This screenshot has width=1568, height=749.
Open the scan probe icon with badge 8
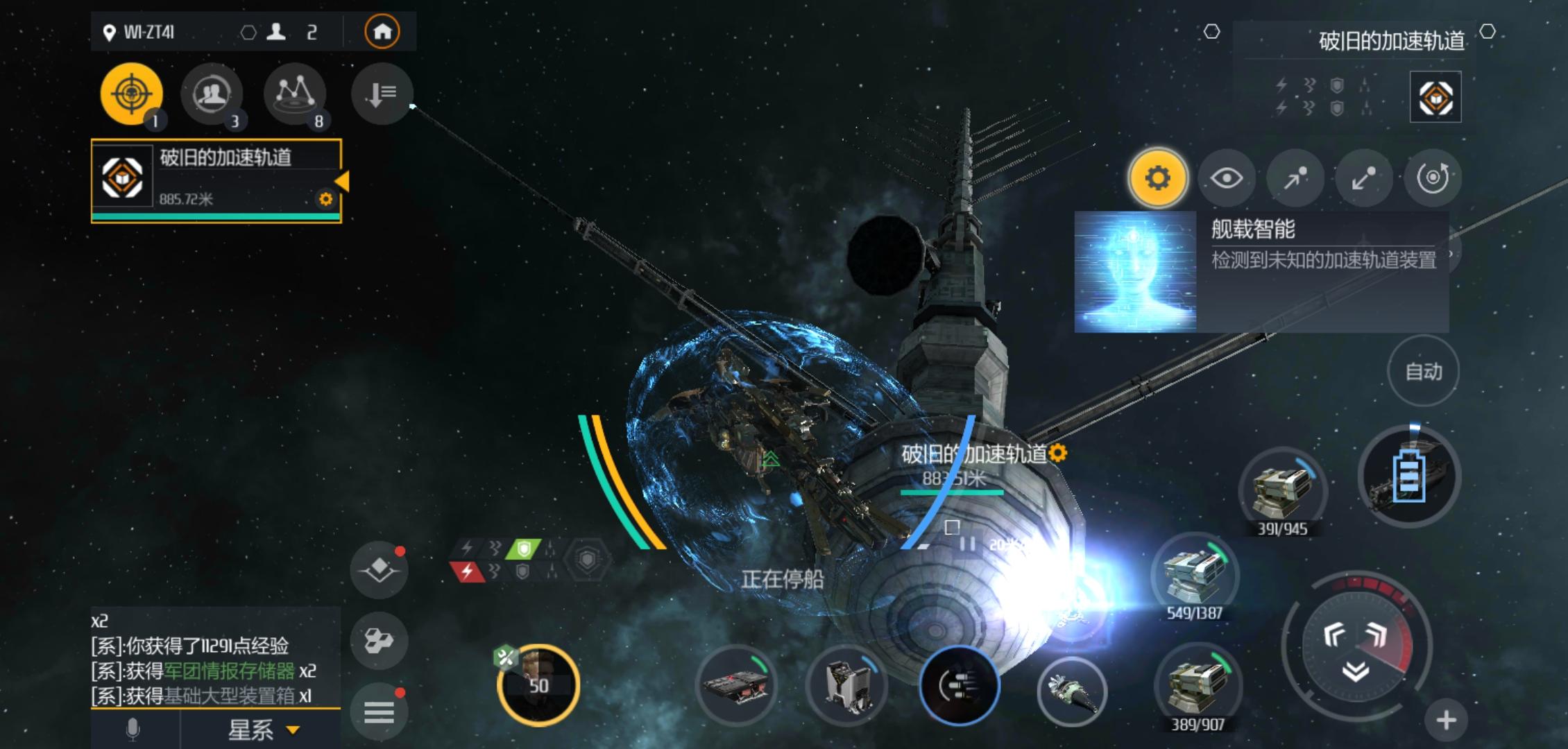point(294,95)
